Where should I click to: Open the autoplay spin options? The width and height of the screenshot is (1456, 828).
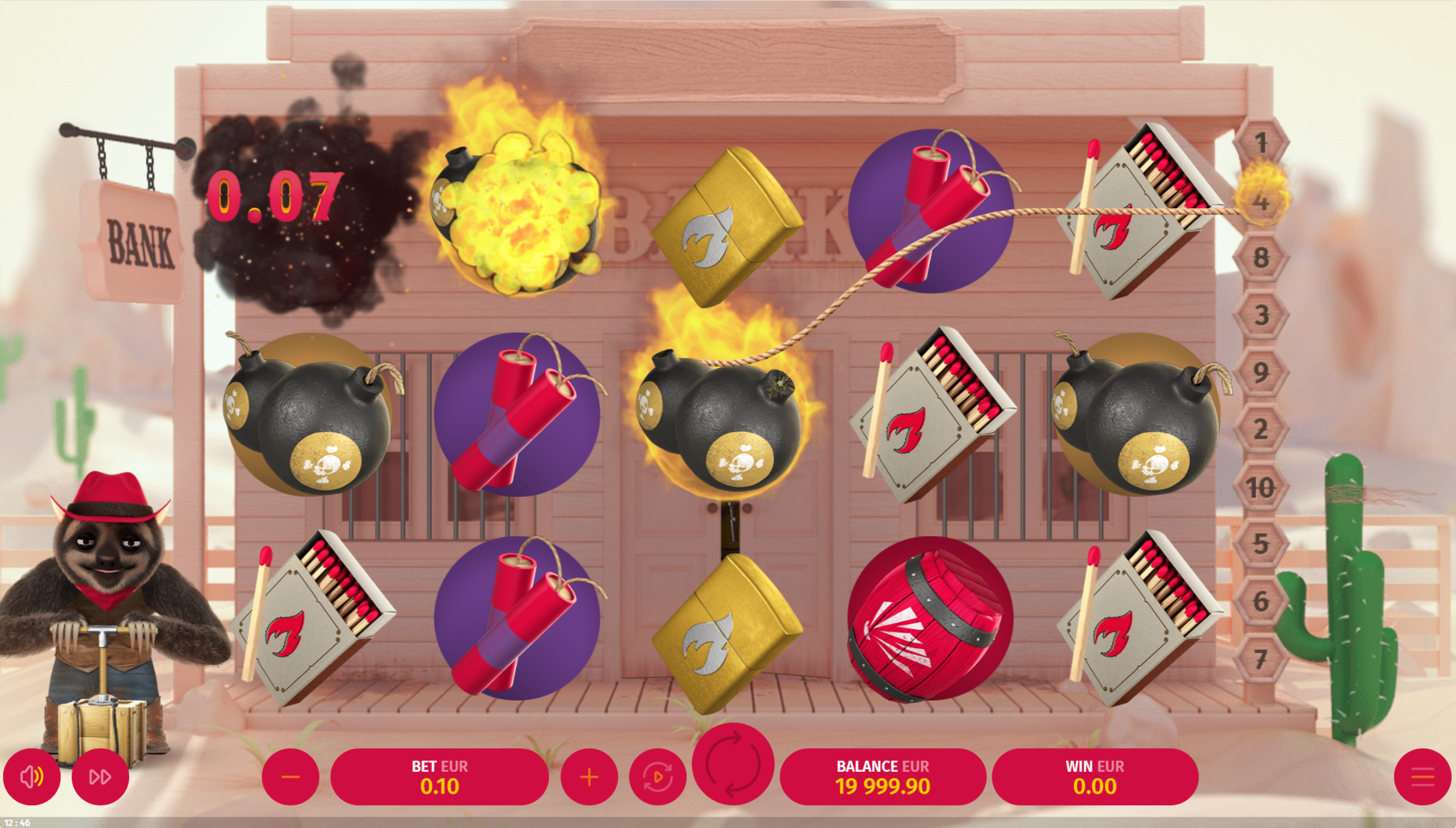tap(657, 777)
